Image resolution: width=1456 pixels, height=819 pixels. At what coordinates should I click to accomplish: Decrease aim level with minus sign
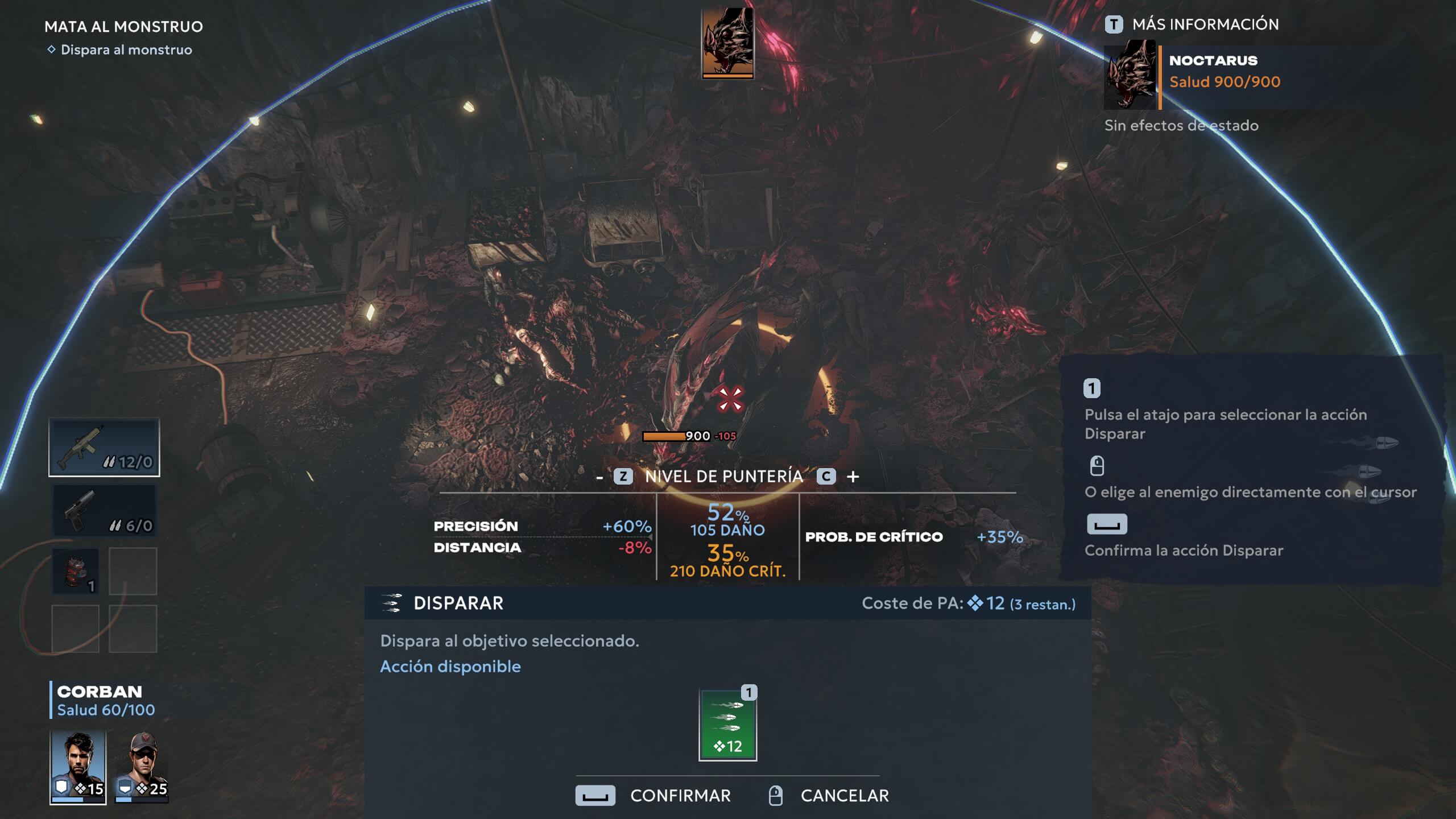(599, 477)
